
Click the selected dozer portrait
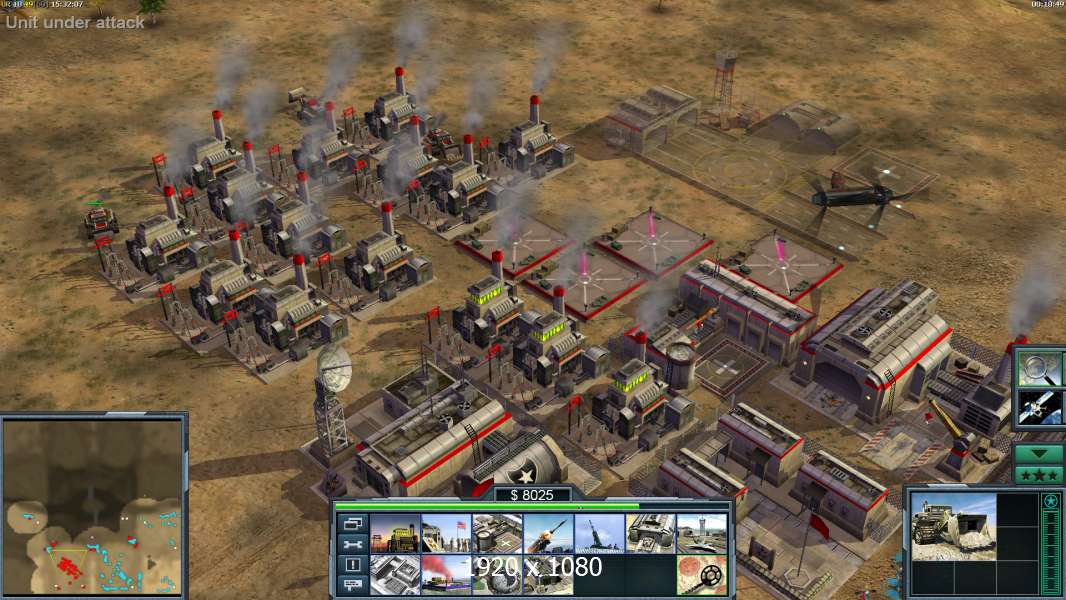click(953, 526)
